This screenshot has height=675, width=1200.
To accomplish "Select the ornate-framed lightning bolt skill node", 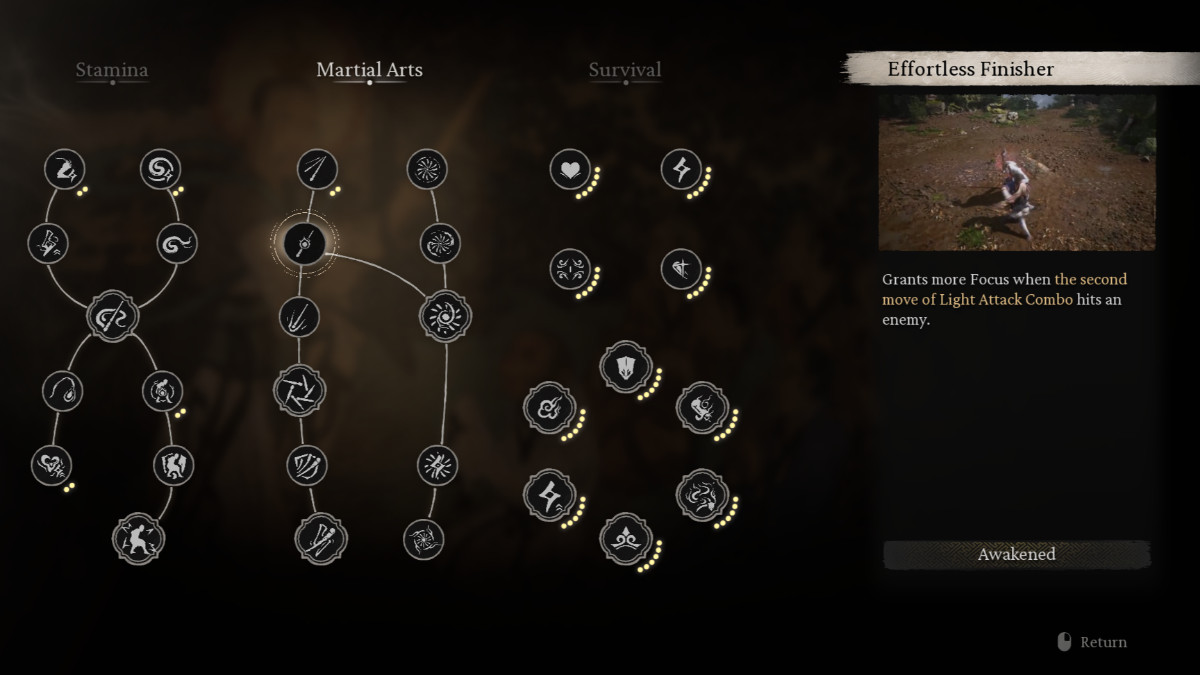I will (x=550, y=495).
